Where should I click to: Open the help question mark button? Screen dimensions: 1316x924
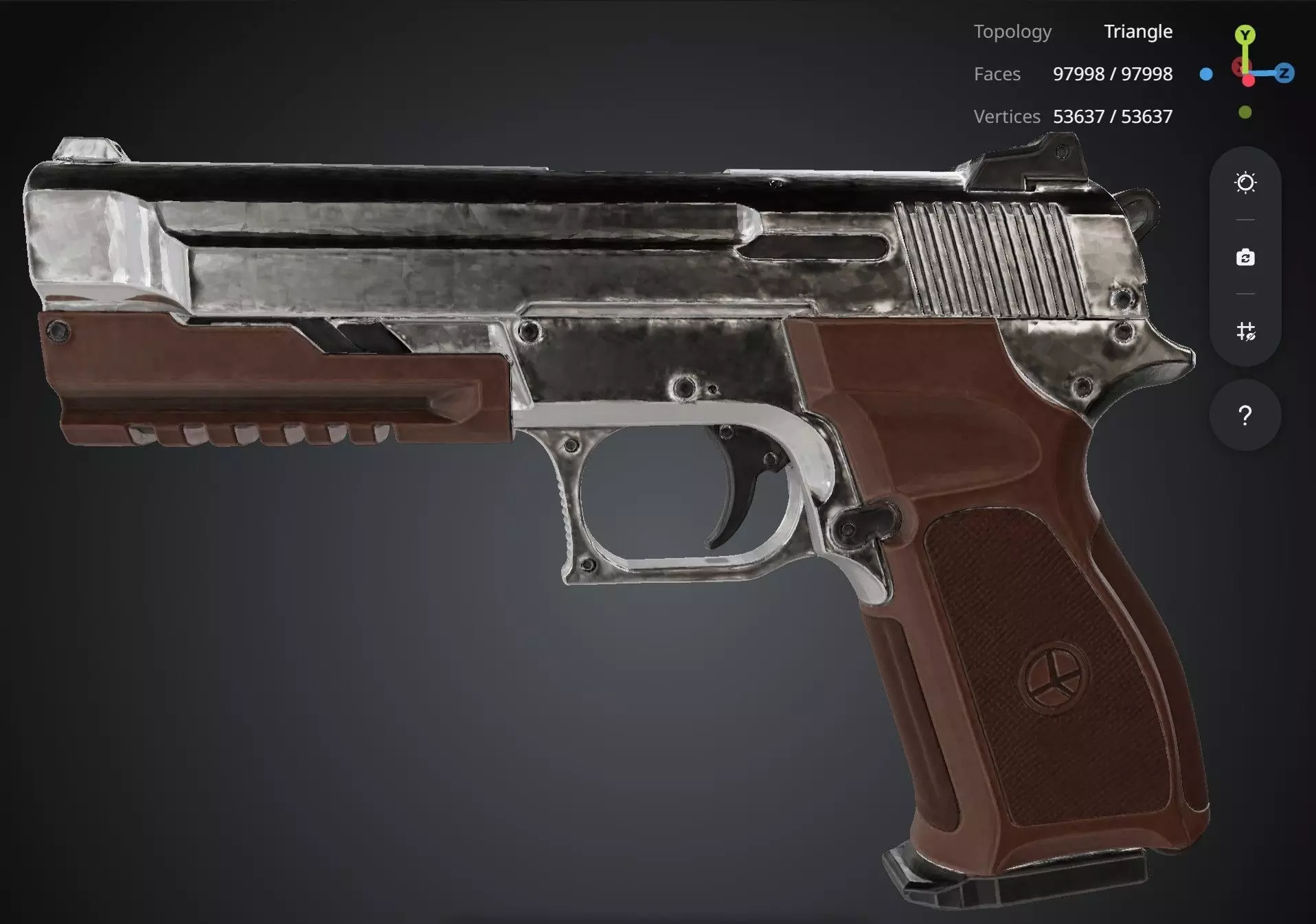click(x=1245, y=415)
